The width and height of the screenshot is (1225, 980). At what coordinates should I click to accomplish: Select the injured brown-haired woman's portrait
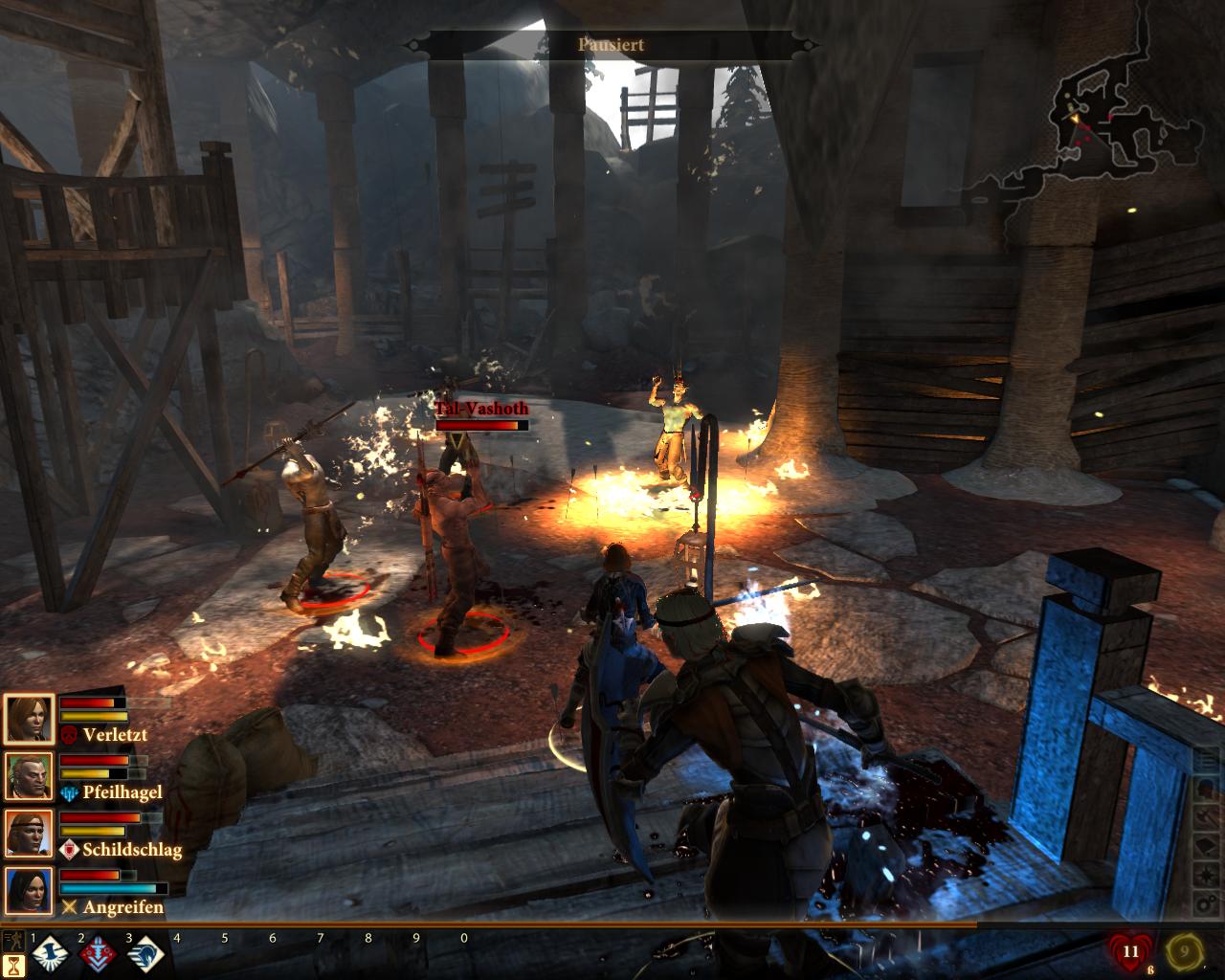[29, 720]
